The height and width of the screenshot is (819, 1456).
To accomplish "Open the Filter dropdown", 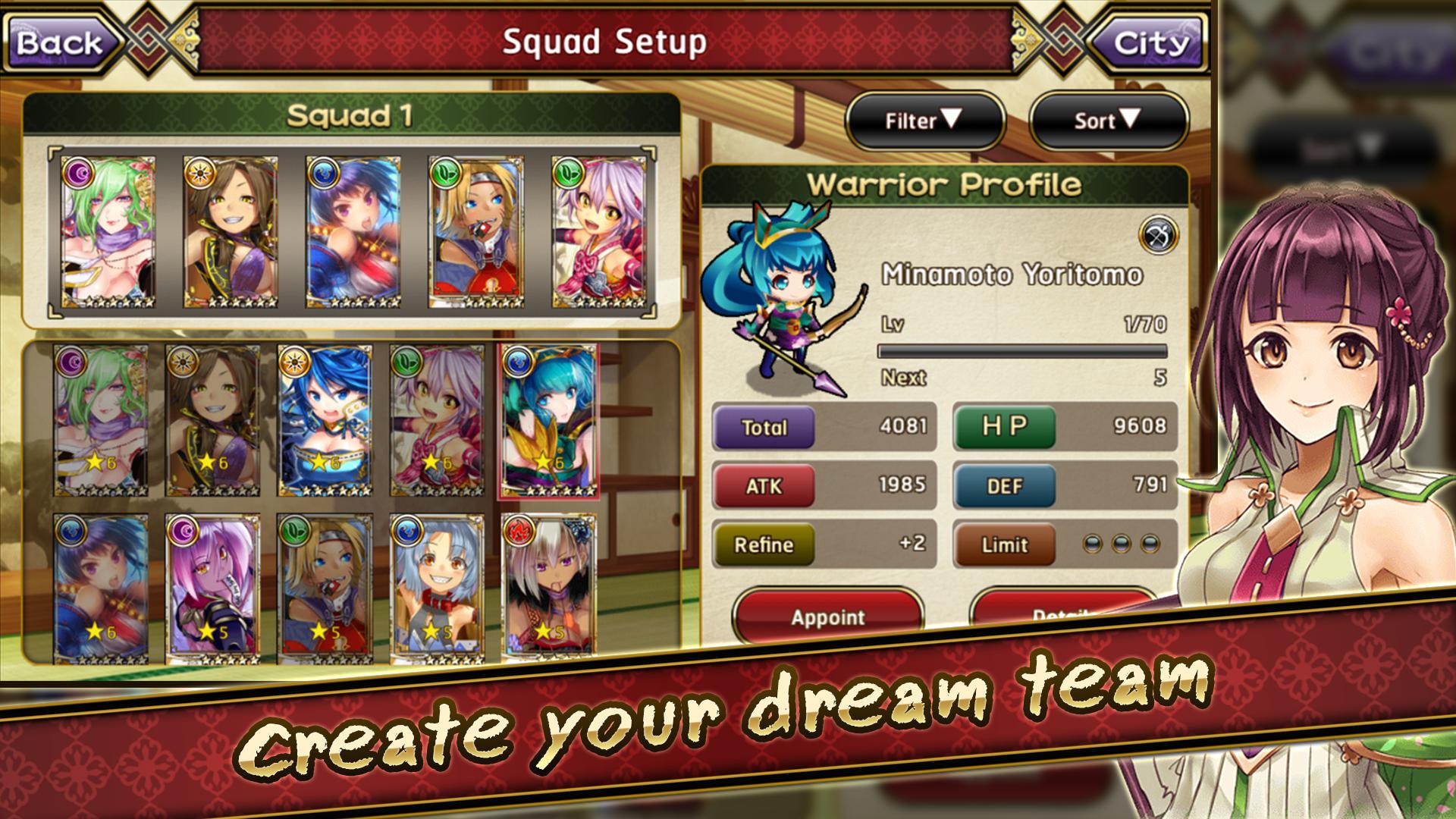I will coord(924,120).
